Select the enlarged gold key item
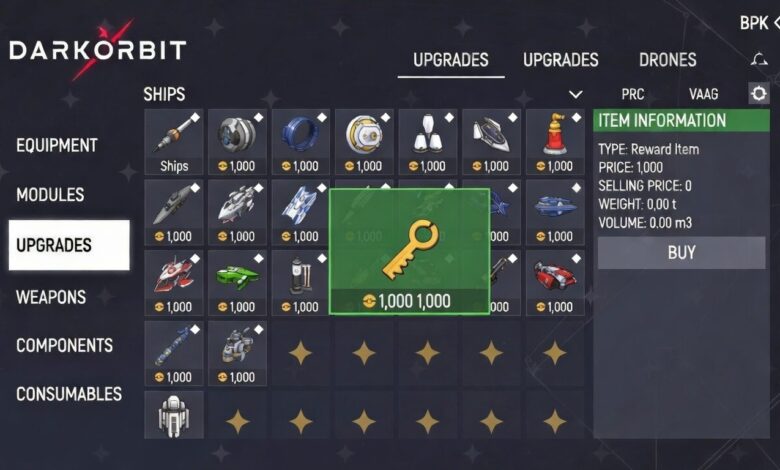This screenshot has width=780, height=470. pyautogui.click(x=409, y=251)
